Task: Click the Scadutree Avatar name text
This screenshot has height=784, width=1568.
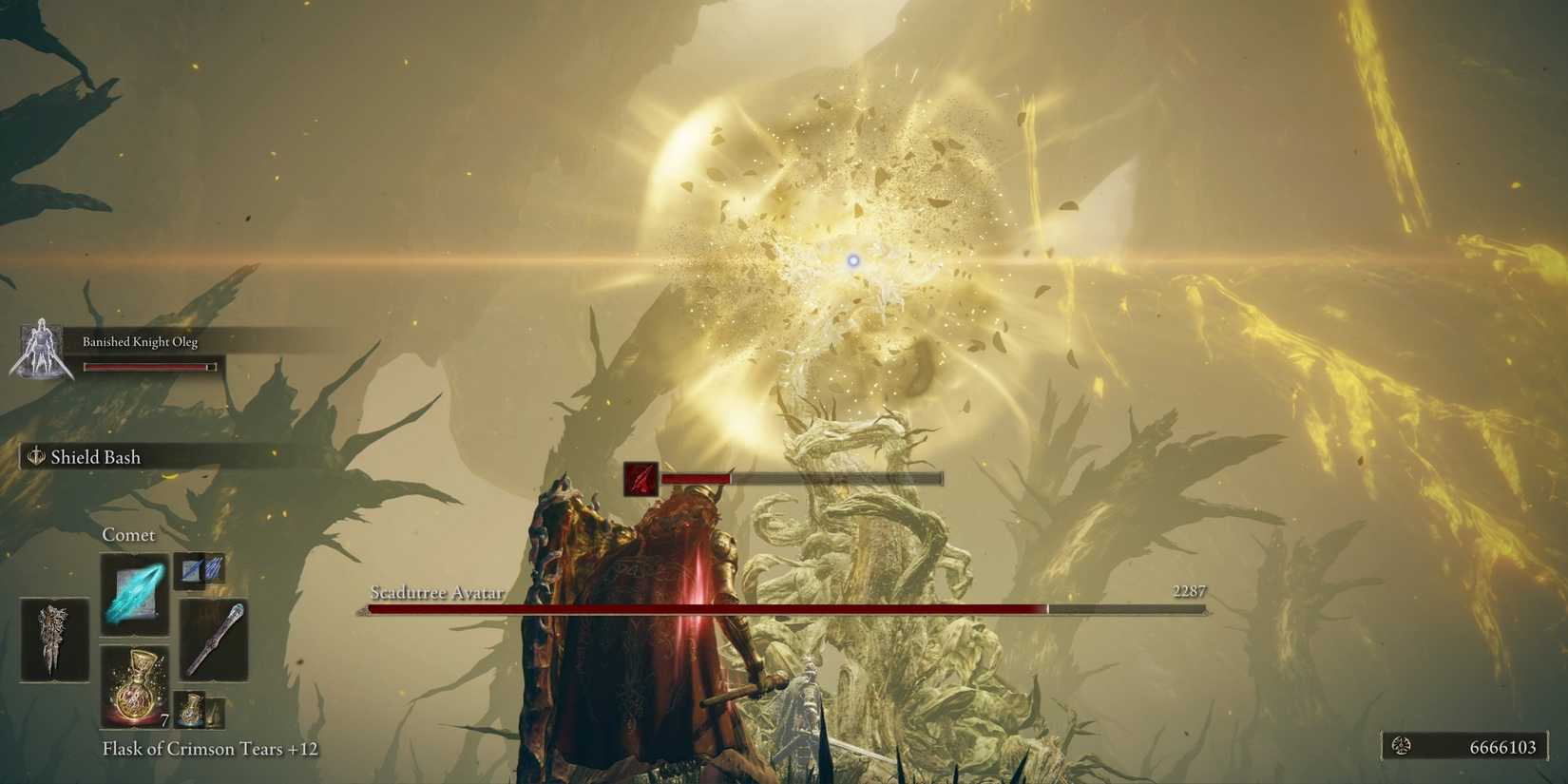Action: click(436, 592)
